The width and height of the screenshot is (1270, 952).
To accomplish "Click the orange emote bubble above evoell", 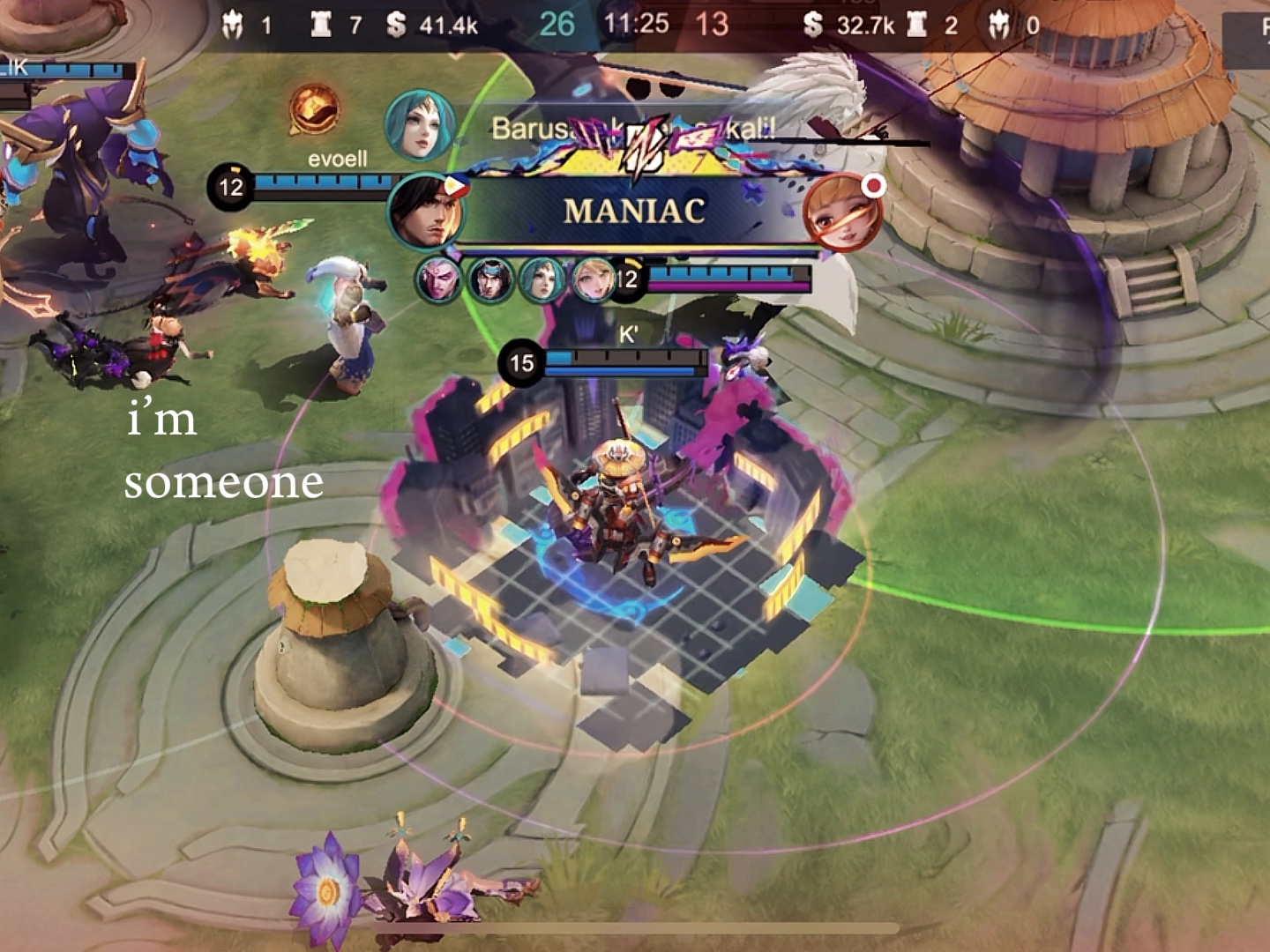I will [x=314, y=109].
